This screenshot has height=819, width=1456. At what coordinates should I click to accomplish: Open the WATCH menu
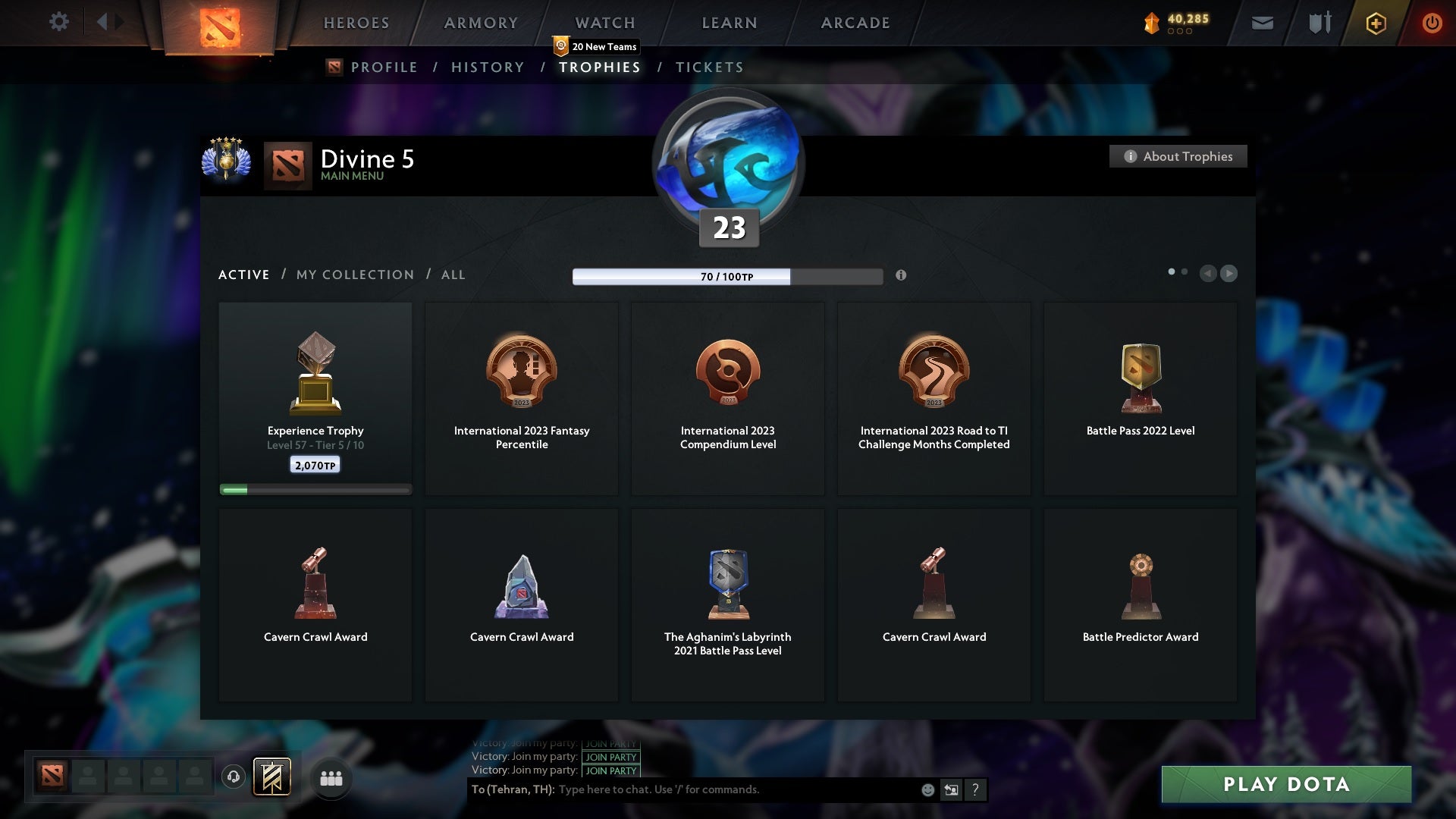[x=604, y=23]
